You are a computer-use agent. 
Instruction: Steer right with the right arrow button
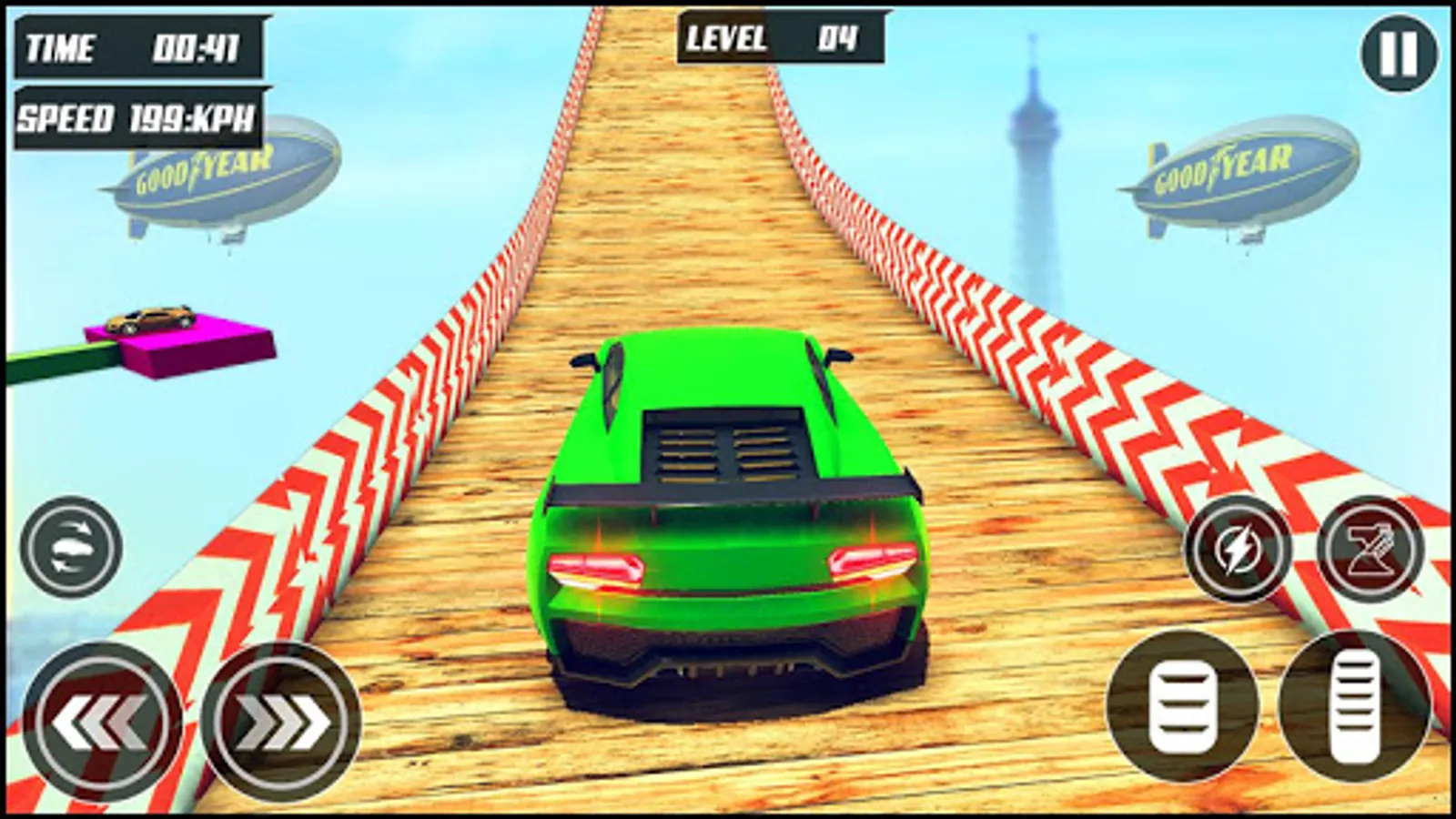(x=282, y=722)
